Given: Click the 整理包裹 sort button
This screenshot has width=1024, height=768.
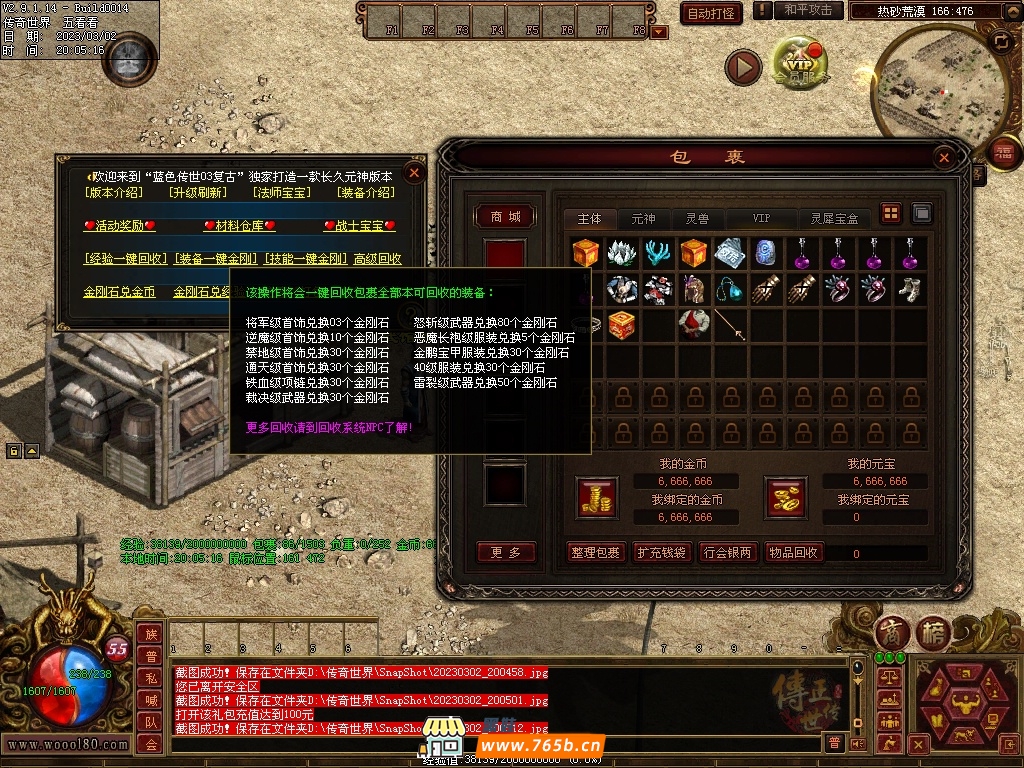Looking at the screenshot, I should [596, 552].
